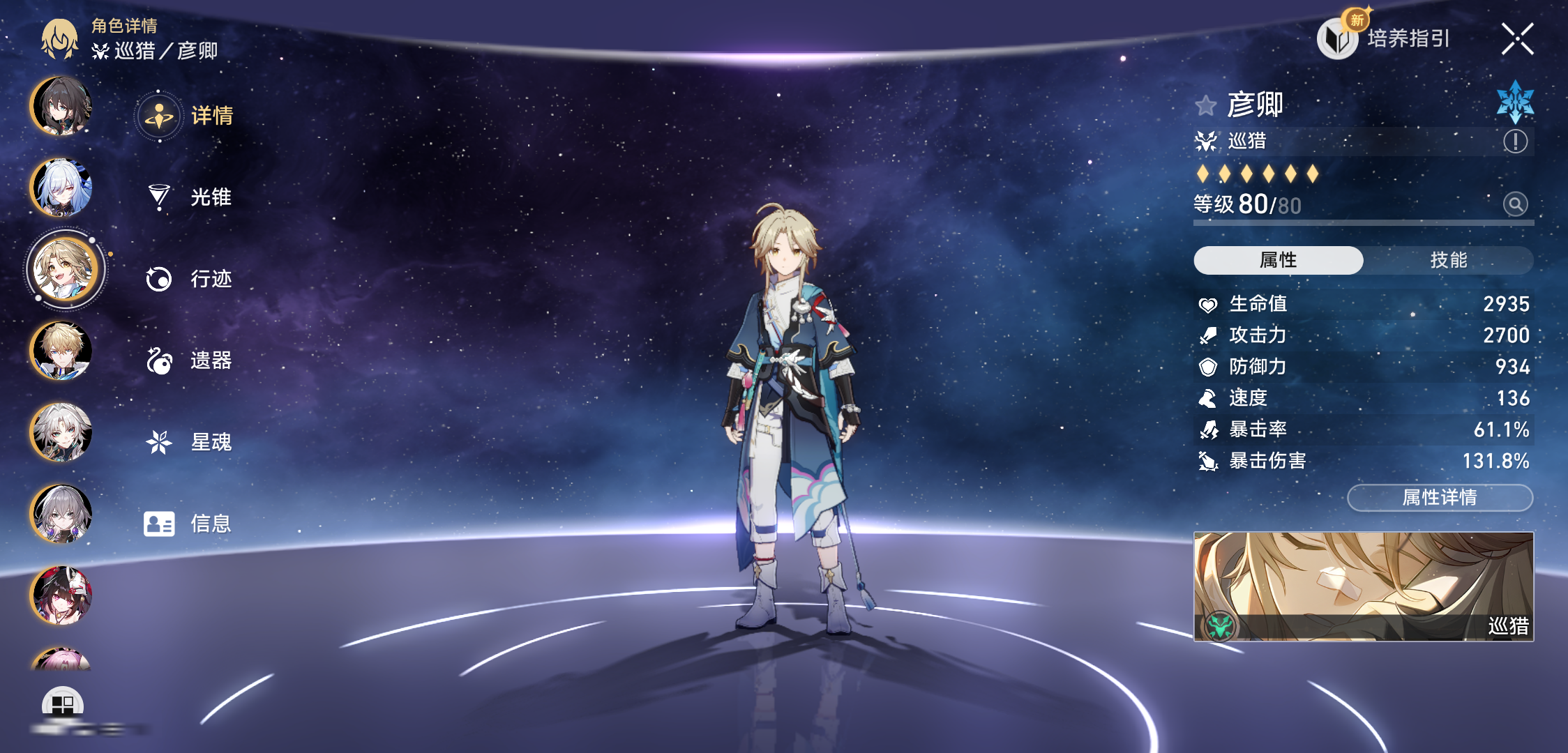Click the light cone 巡猎 thumbnail card
Image resolution: width=1568 pixels, height=753 pixels.
tap(1363, 586)
